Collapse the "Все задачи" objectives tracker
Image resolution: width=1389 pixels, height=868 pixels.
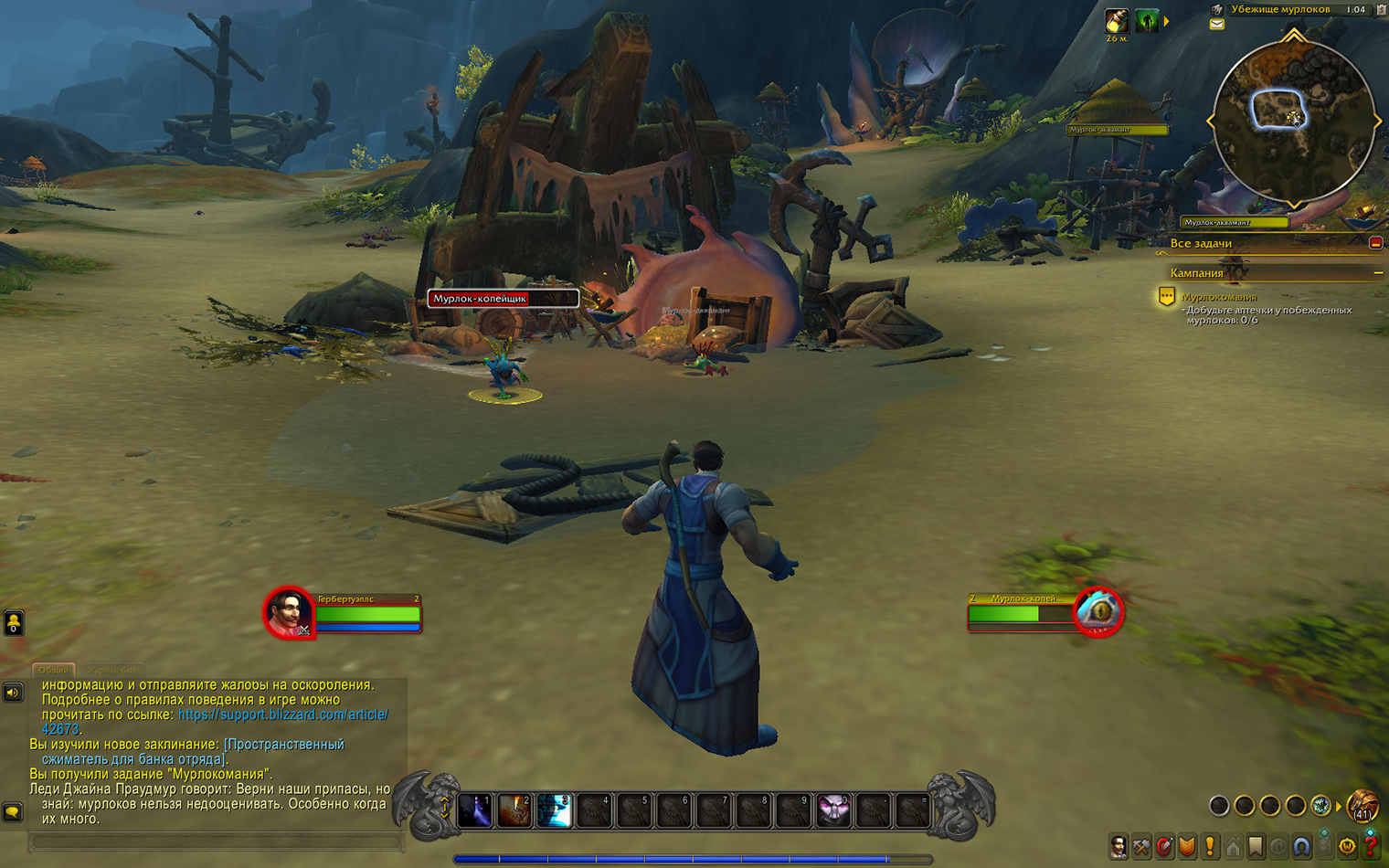pos(1375,243)
